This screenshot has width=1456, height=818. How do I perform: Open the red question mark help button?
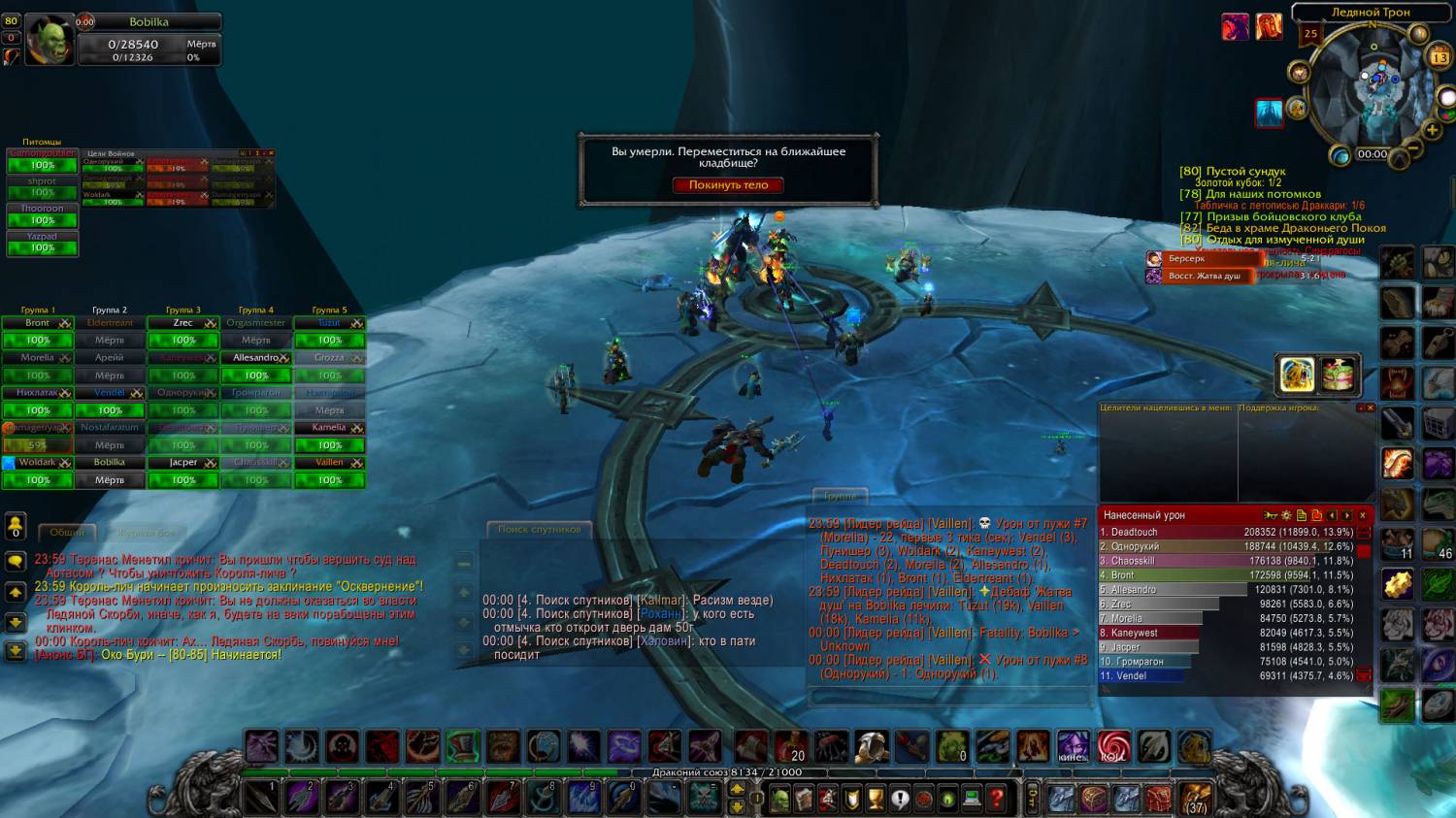click(996, 799)
